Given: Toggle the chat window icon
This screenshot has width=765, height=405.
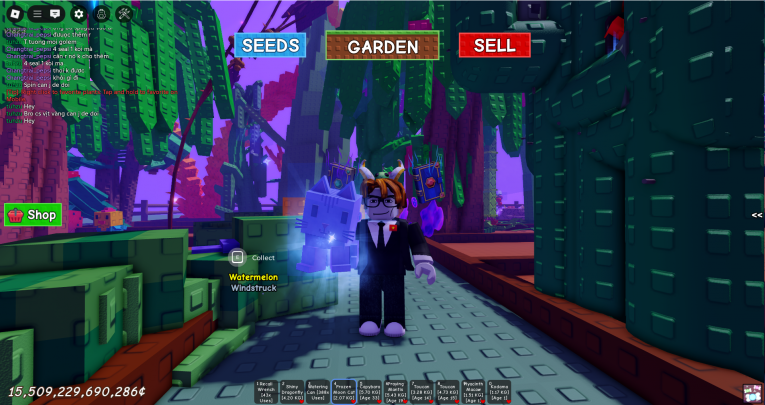Looking at the screenshot, I should [55, 14].
